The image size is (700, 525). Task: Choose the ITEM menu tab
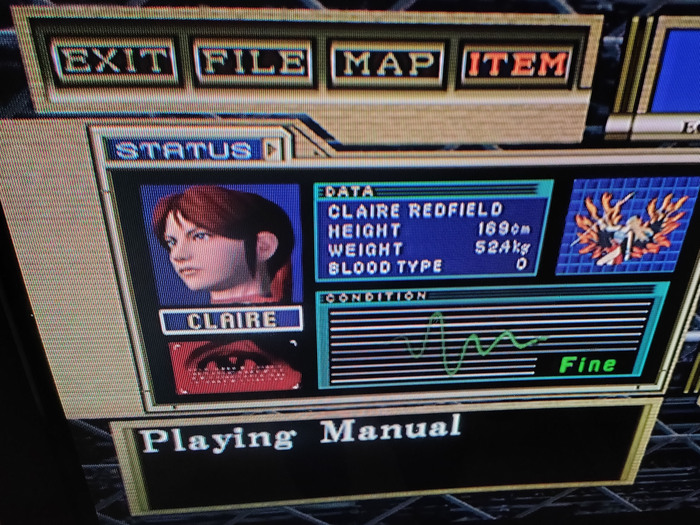coord(517,64)
